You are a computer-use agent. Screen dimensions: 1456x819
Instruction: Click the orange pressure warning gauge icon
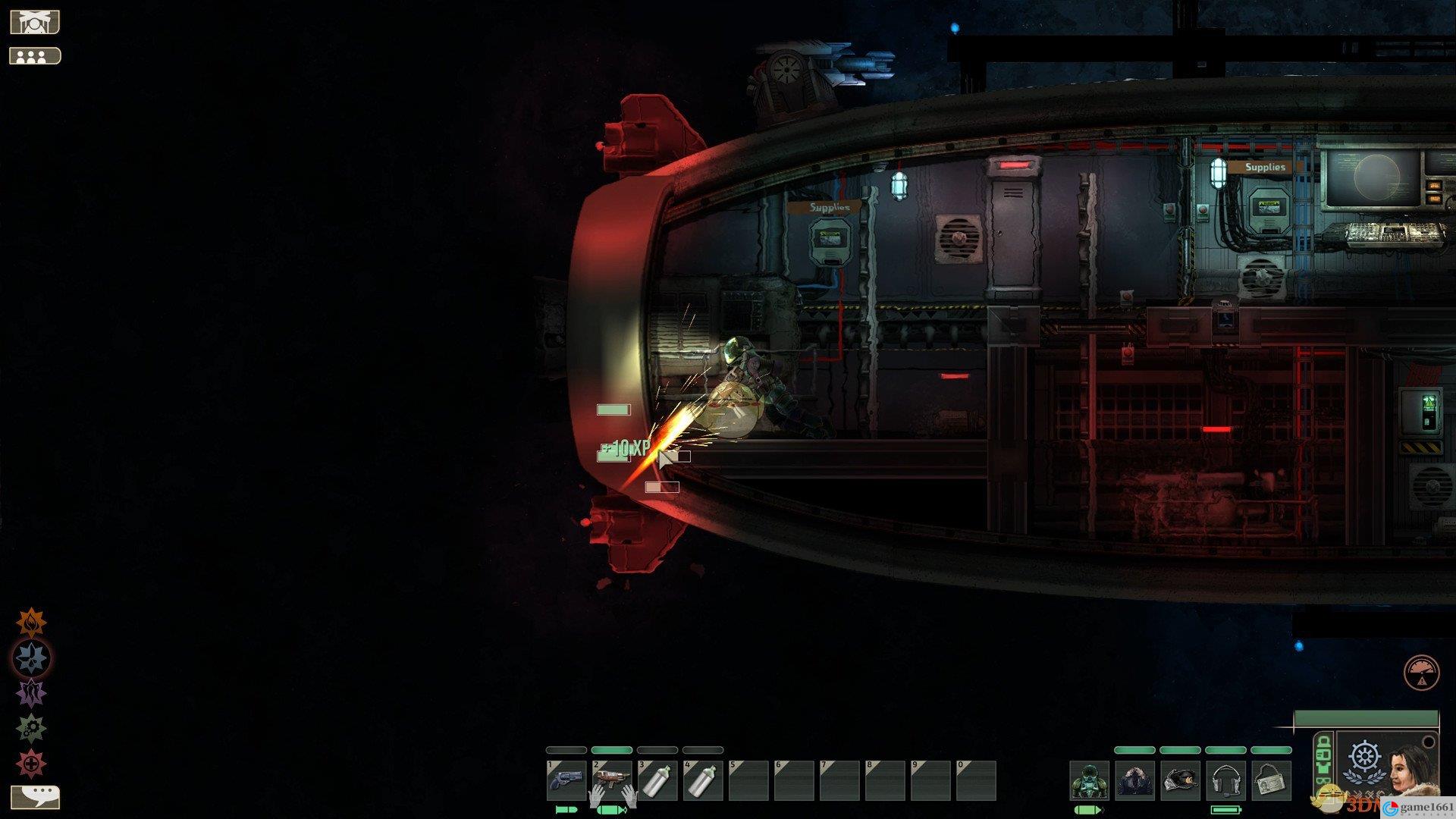(1421, 673)
